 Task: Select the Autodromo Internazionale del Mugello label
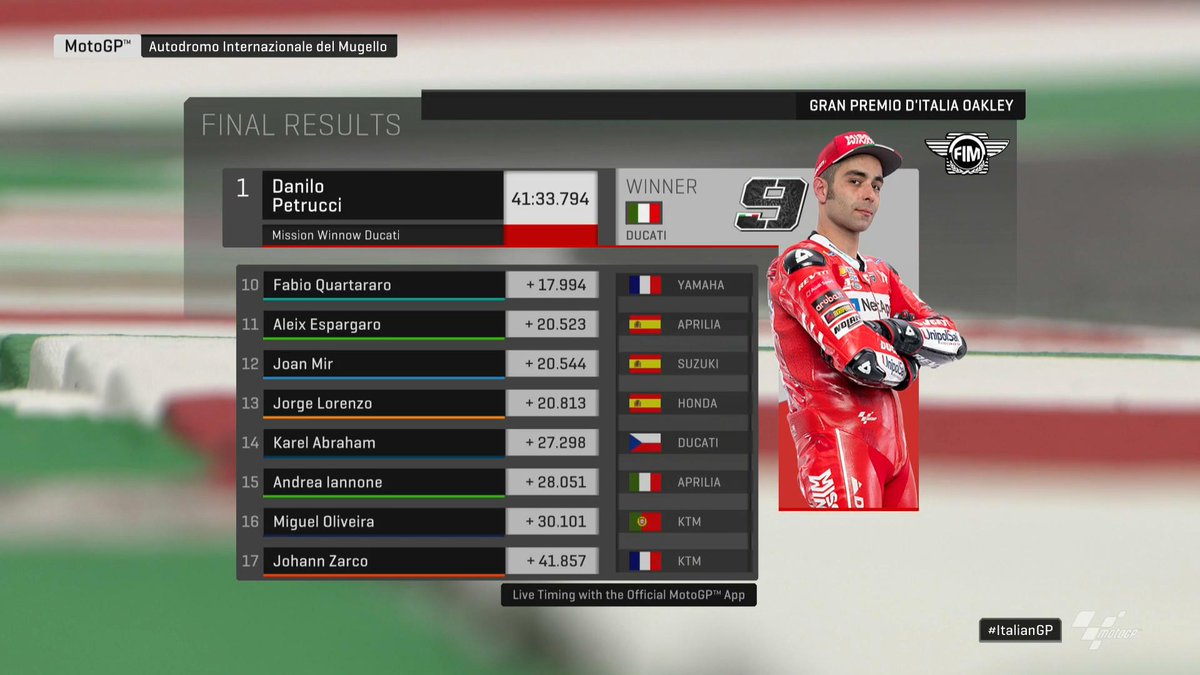pyautogui.click(x=269, y=46)
